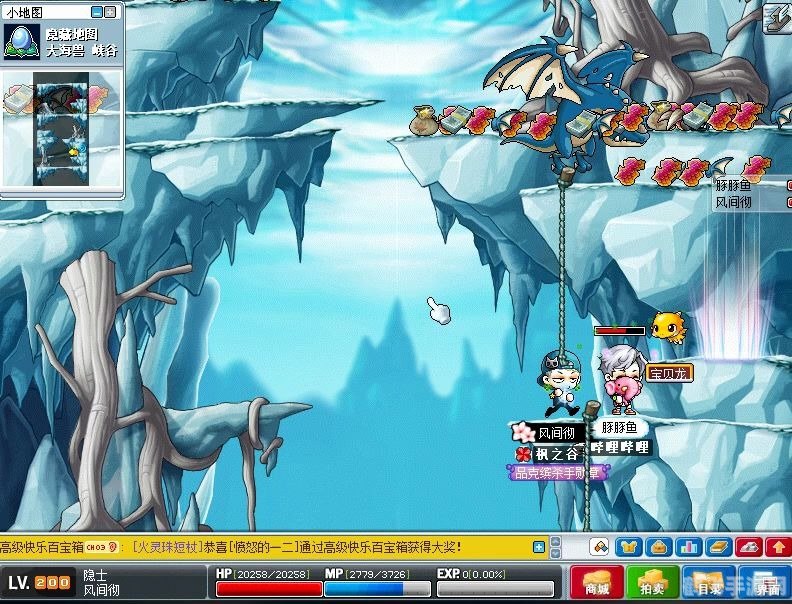
Task: Open the skill book icon shortcut
Action: [717, 547]
